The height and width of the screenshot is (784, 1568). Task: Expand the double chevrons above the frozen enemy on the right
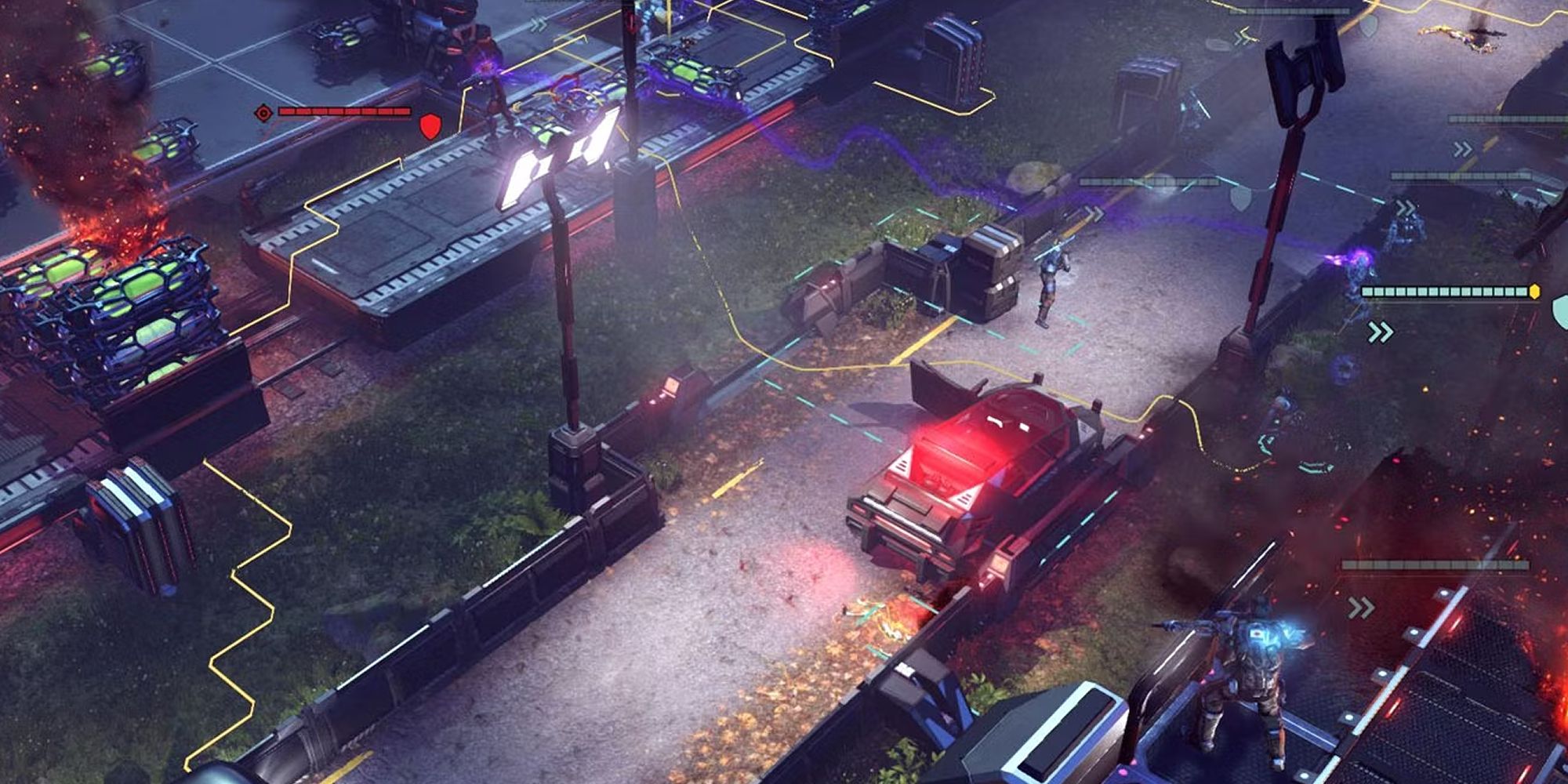pyautogui.click(x=1403, y=204)
